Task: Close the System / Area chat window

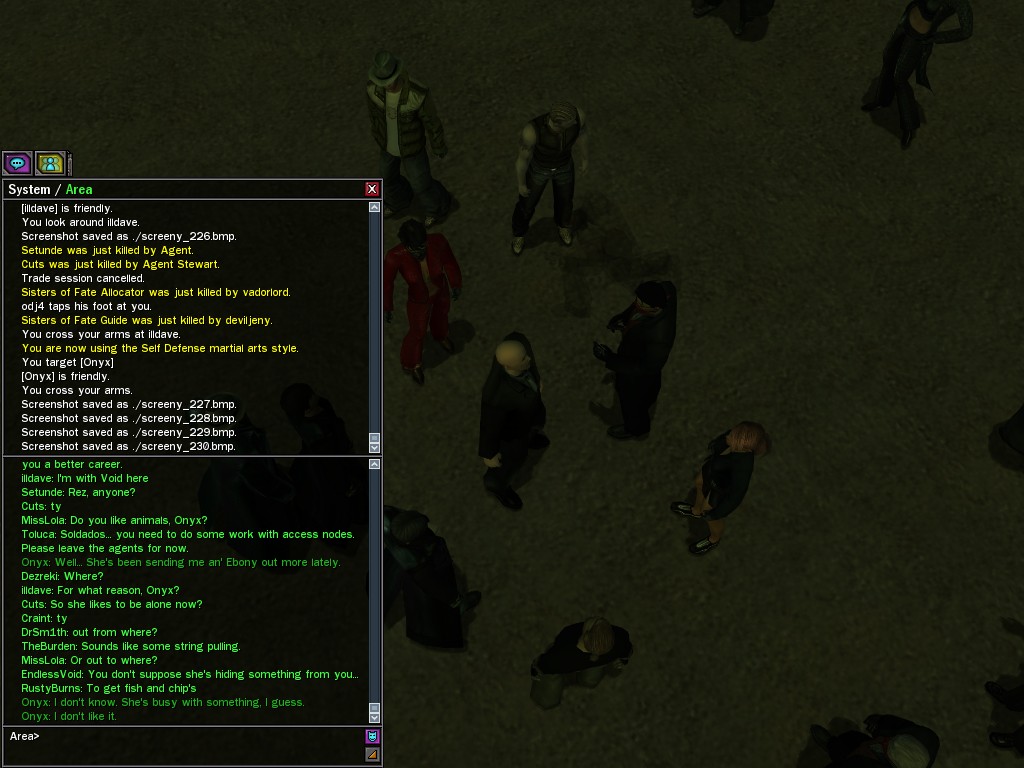Action: [x=372, y=189]
